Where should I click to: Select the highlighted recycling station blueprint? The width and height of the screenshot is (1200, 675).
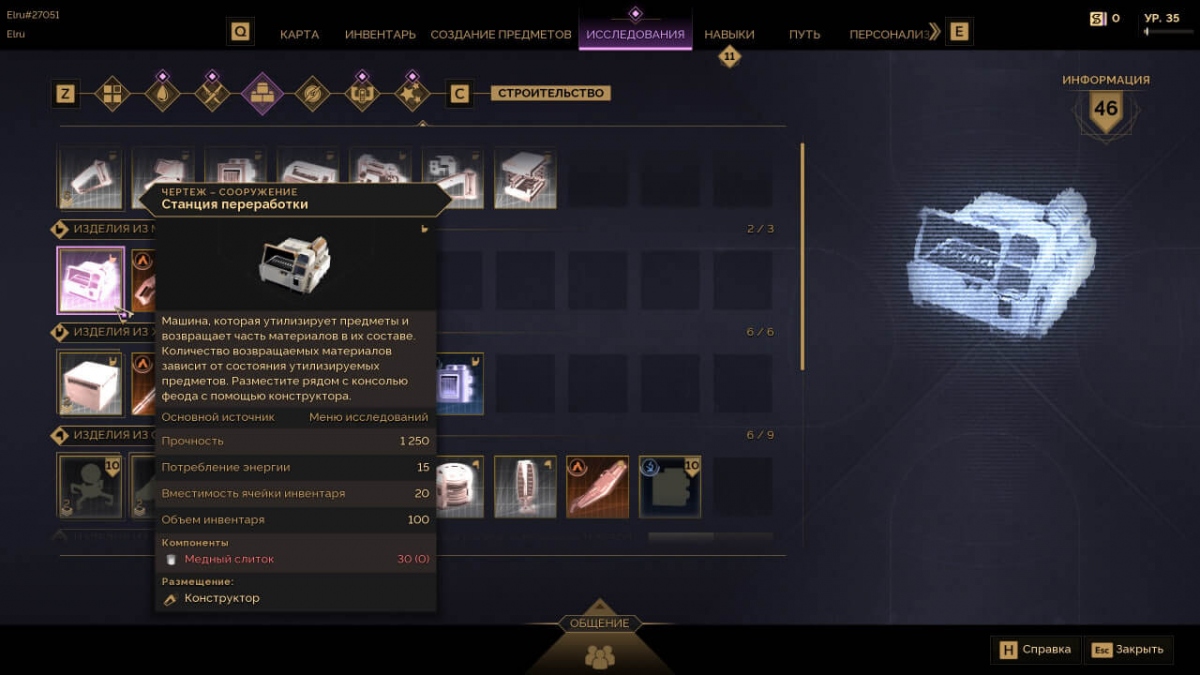pos(91,280)
